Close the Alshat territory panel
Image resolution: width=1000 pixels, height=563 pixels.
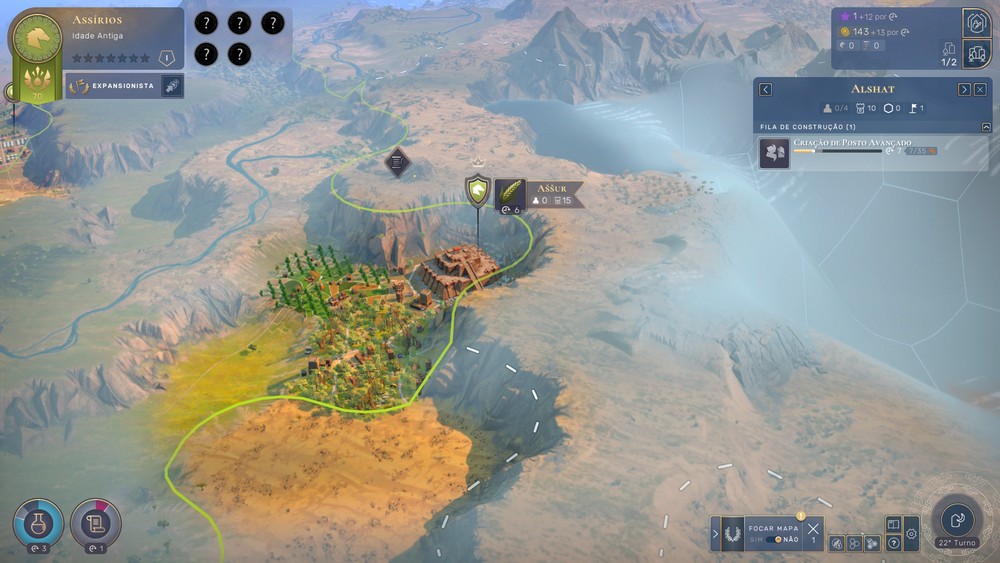[x=980, y=89]
